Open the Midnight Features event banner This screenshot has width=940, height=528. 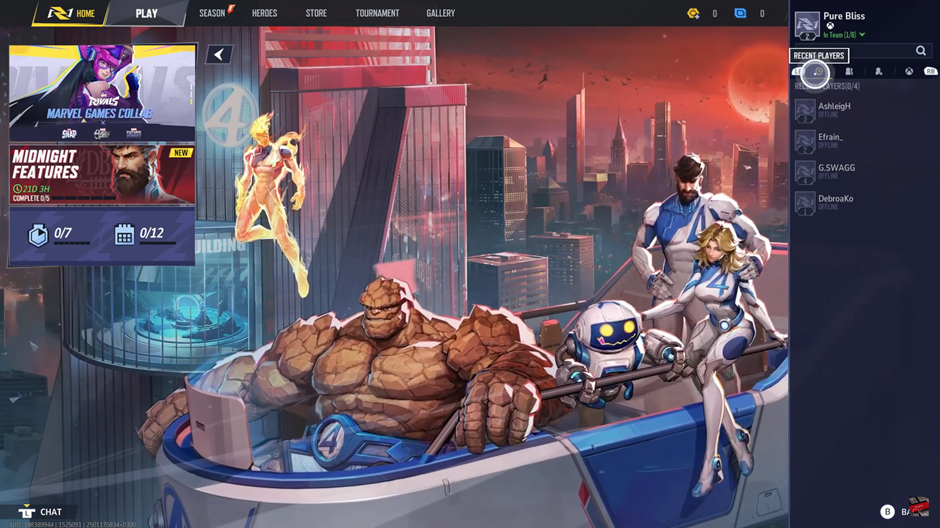tap(102, 175)
